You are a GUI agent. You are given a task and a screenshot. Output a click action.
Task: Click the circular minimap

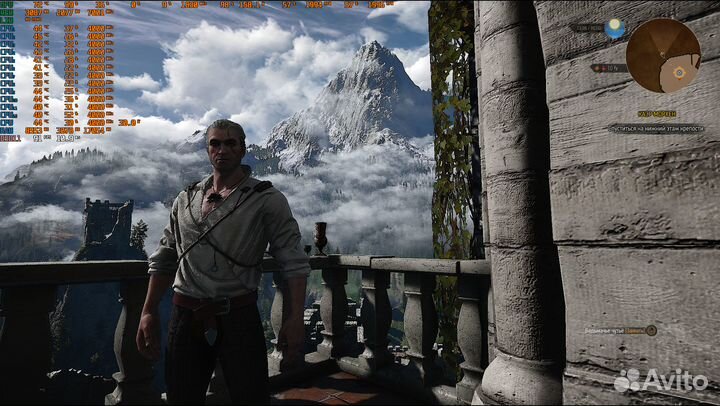(x=663, y=55)
